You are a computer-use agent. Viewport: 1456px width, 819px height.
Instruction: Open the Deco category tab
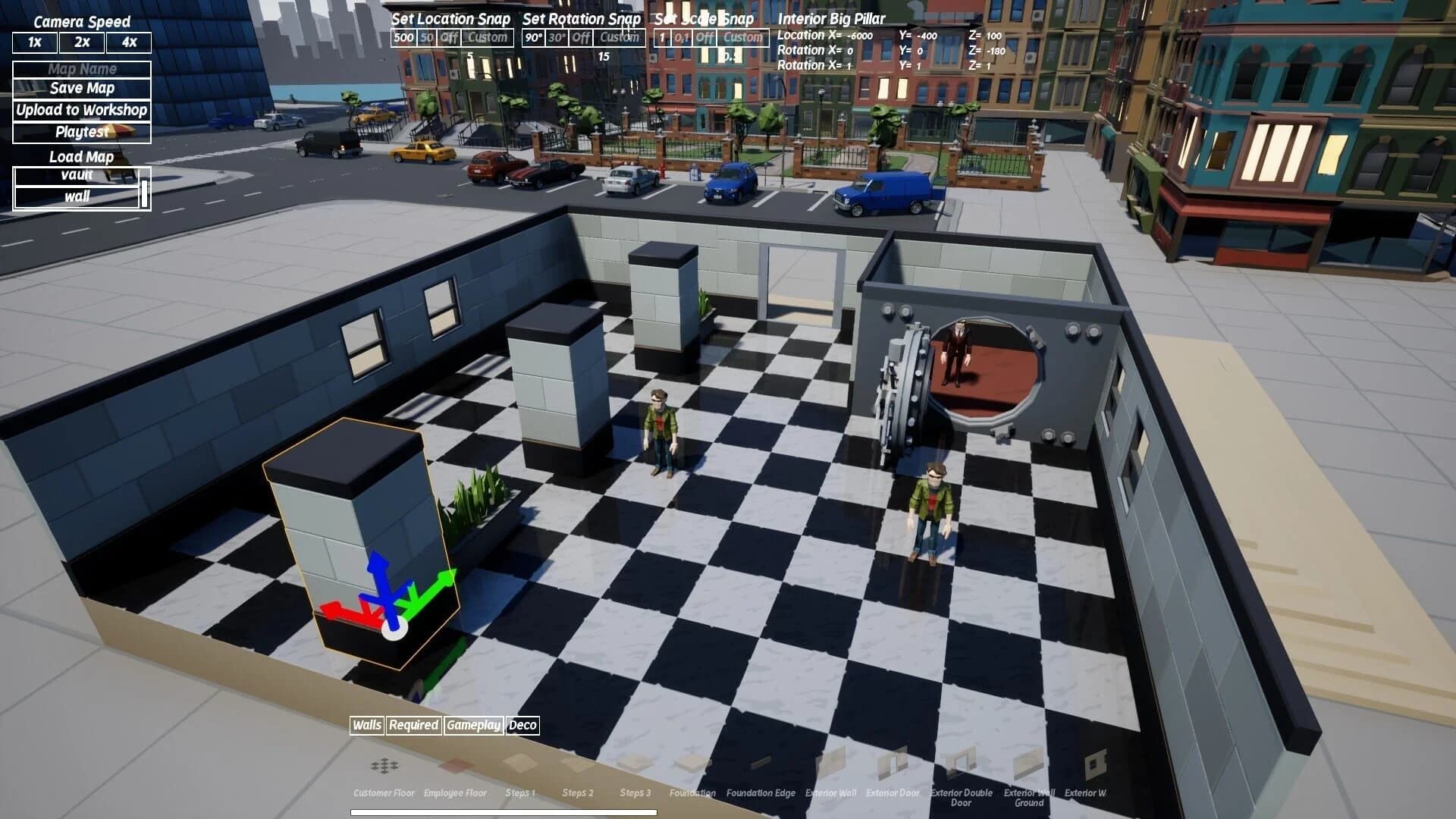click(525, 726)
